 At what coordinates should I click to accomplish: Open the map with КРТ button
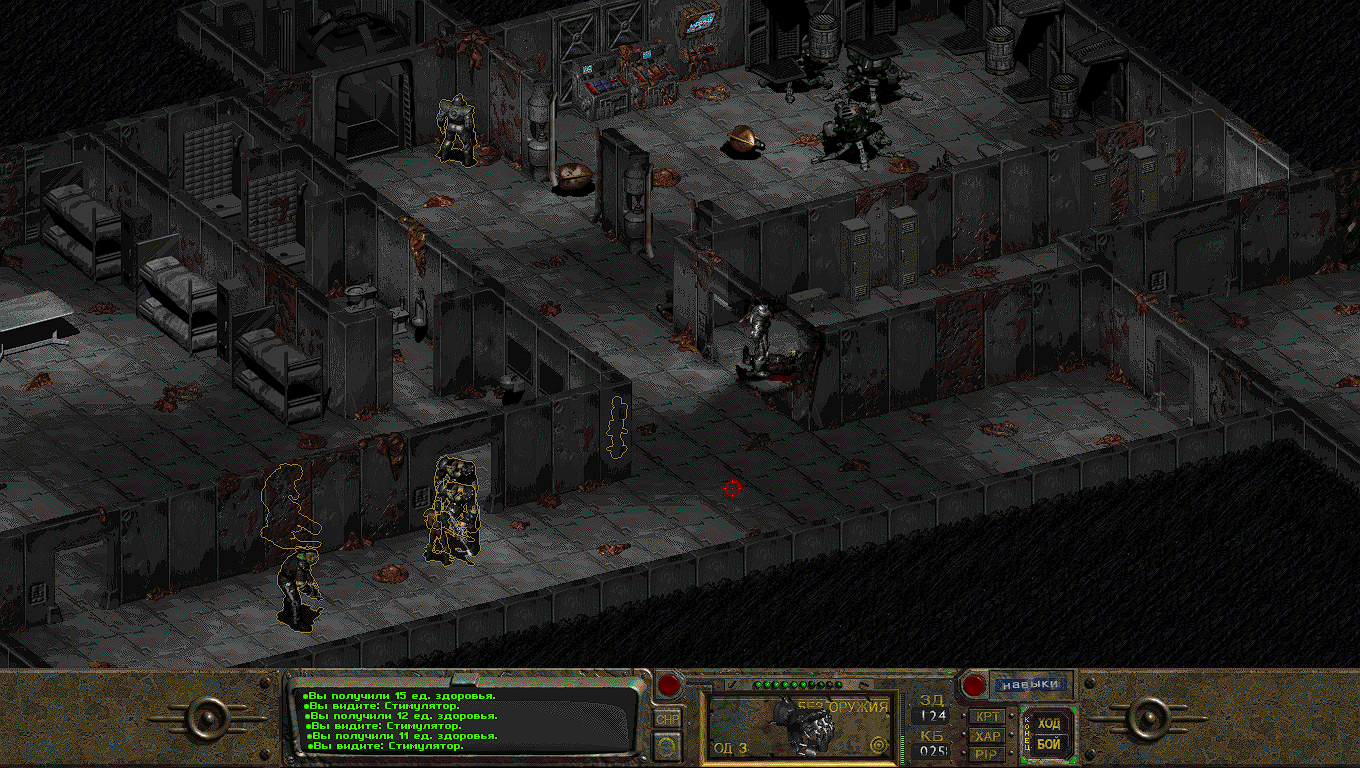[x=988, y=716]
